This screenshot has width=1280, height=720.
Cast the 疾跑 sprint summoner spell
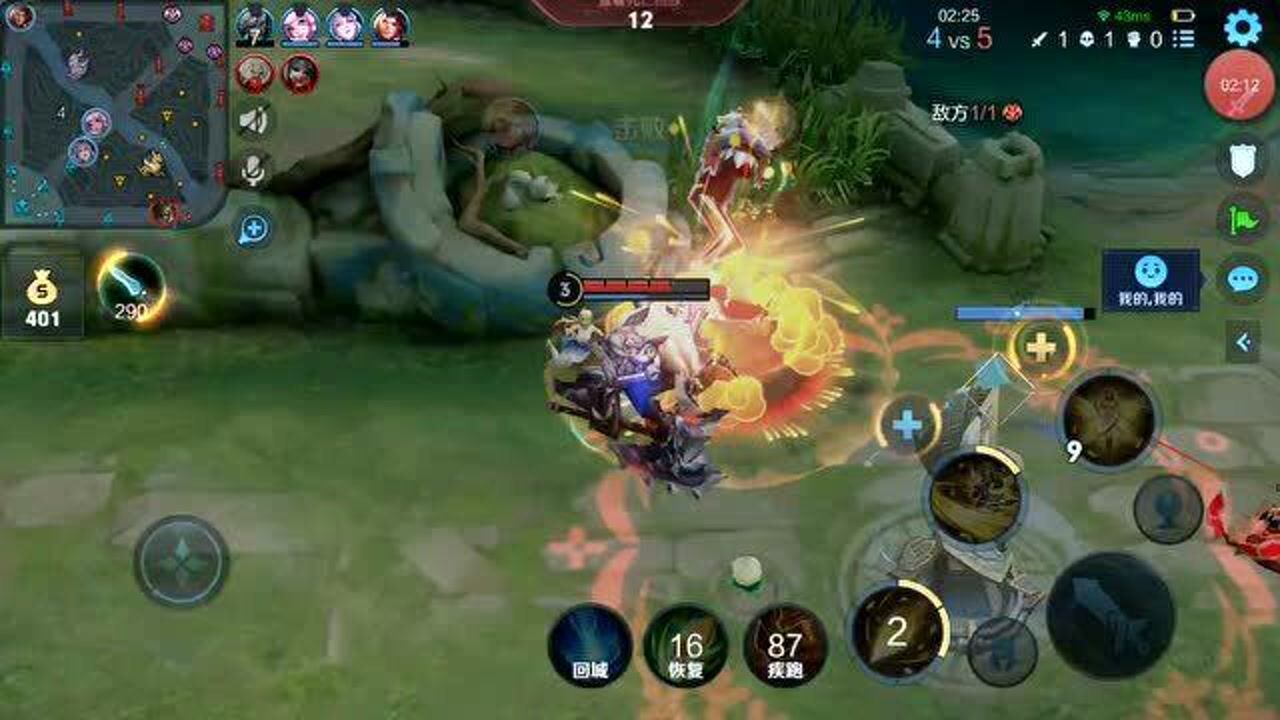pos(785,645)
